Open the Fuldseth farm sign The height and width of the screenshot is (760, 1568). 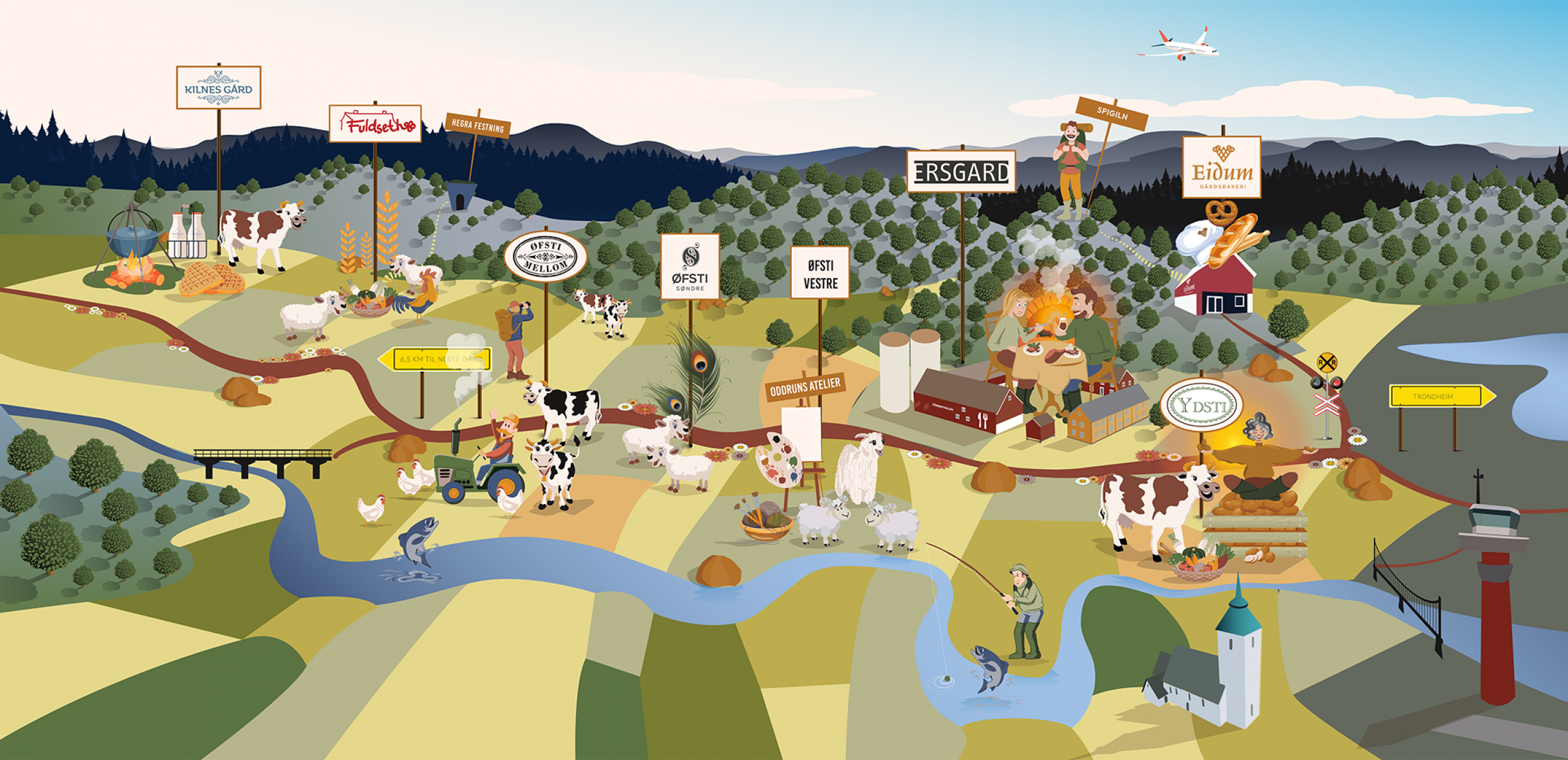click(x=375, y=124)
